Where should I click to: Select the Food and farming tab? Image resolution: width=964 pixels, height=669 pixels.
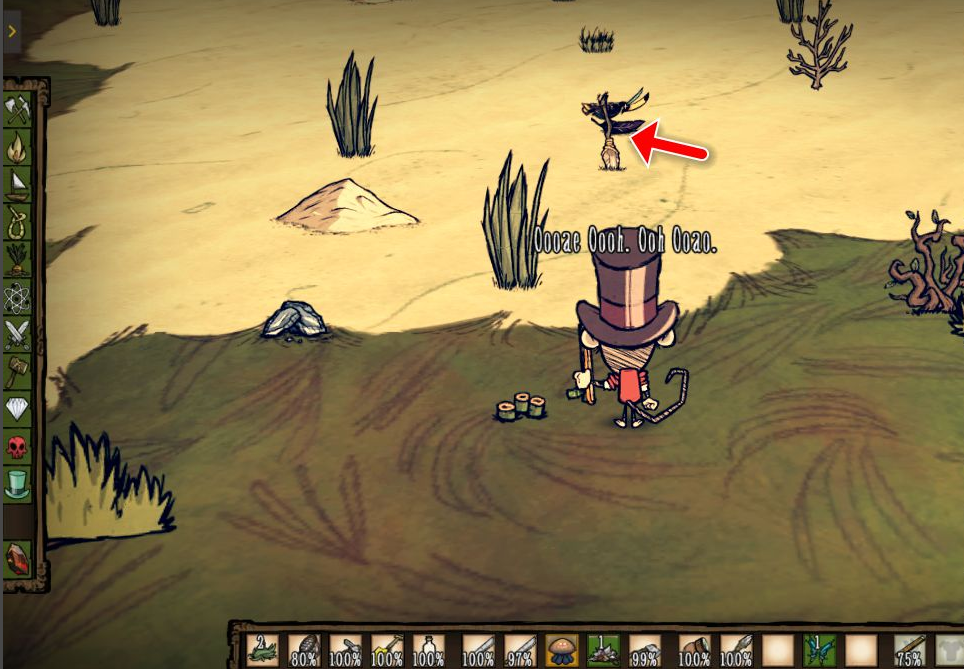coord(18,259)
